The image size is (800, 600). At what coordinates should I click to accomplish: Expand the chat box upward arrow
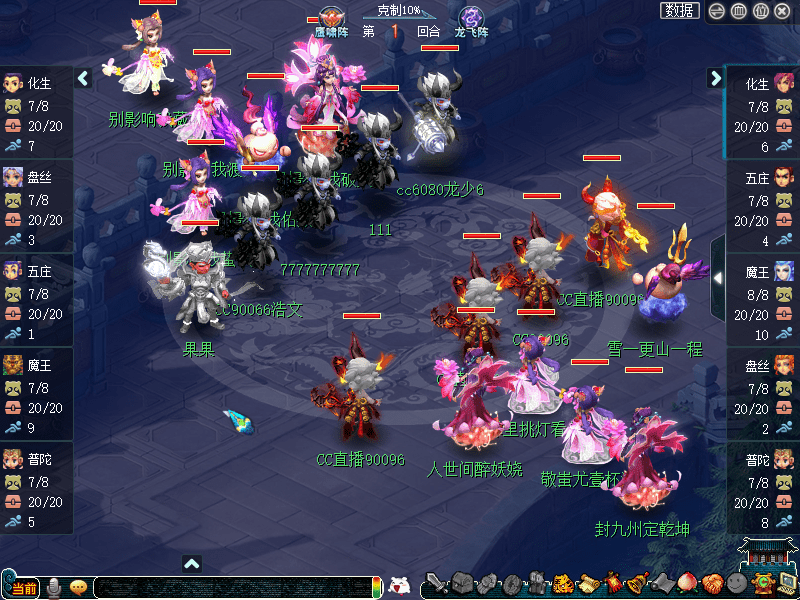pos(192,564)
